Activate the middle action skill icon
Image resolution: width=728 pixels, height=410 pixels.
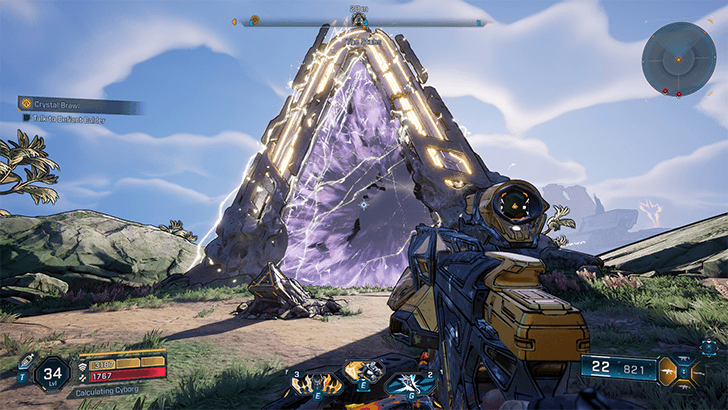[364, 372]
